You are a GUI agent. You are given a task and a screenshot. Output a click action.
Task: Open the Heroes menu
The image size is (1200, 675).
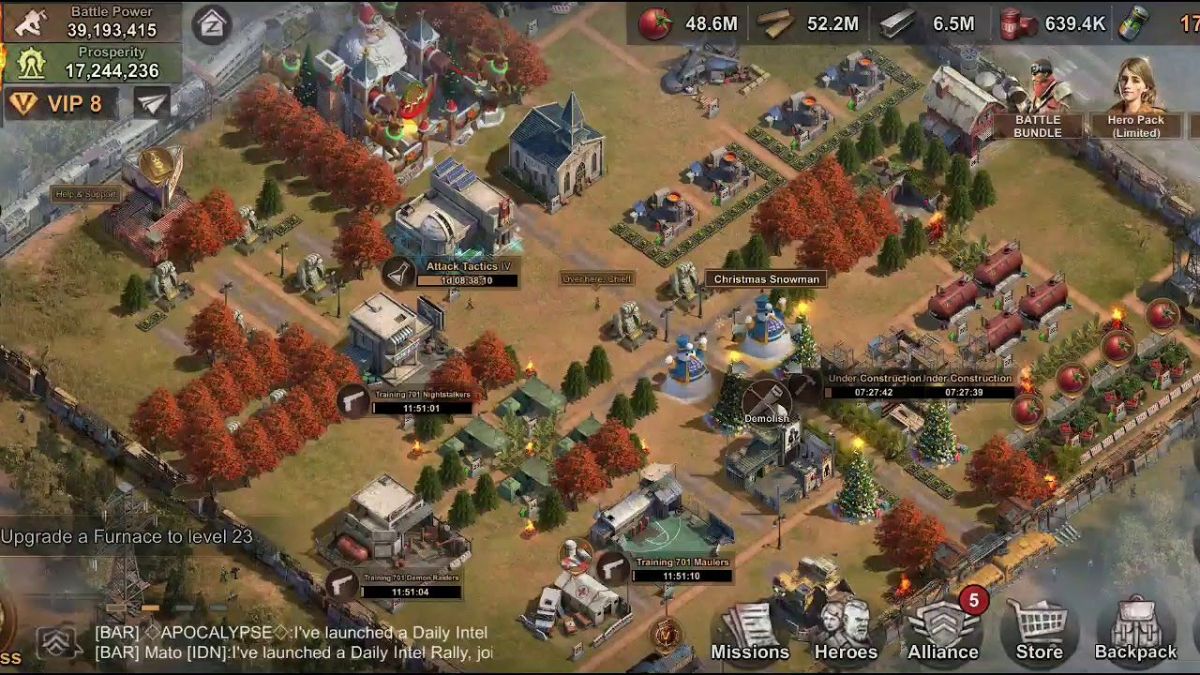pyautogui.click(x=845, y=632)
